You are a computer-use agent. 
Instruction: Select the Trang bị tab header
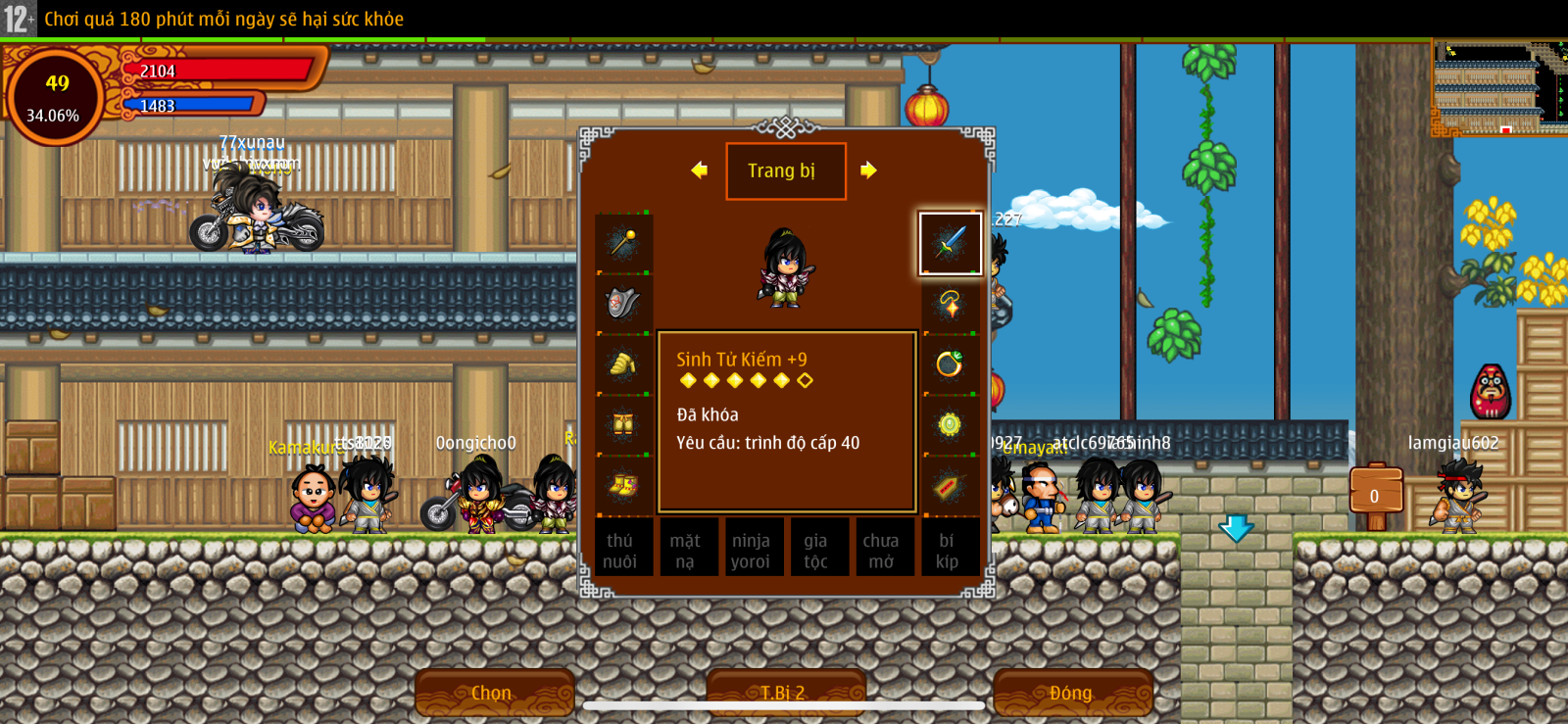[785, 171]
